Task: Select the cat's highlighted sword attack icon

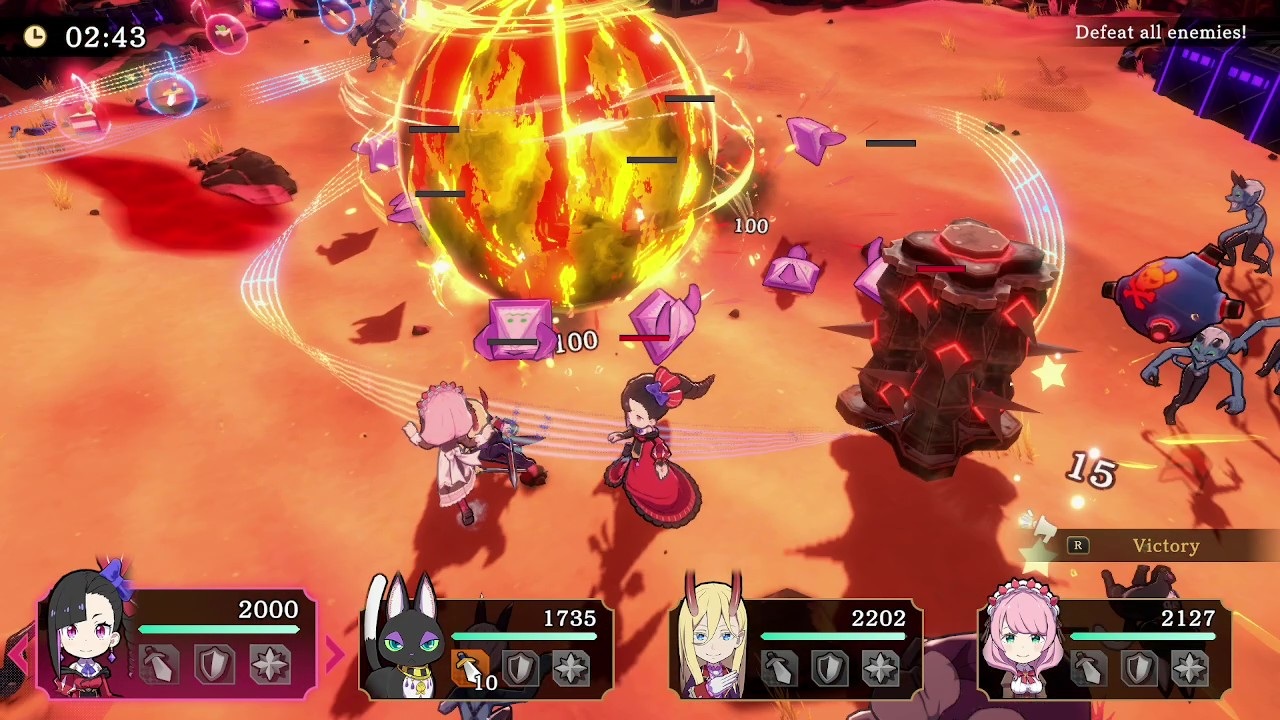Action: 470,666
